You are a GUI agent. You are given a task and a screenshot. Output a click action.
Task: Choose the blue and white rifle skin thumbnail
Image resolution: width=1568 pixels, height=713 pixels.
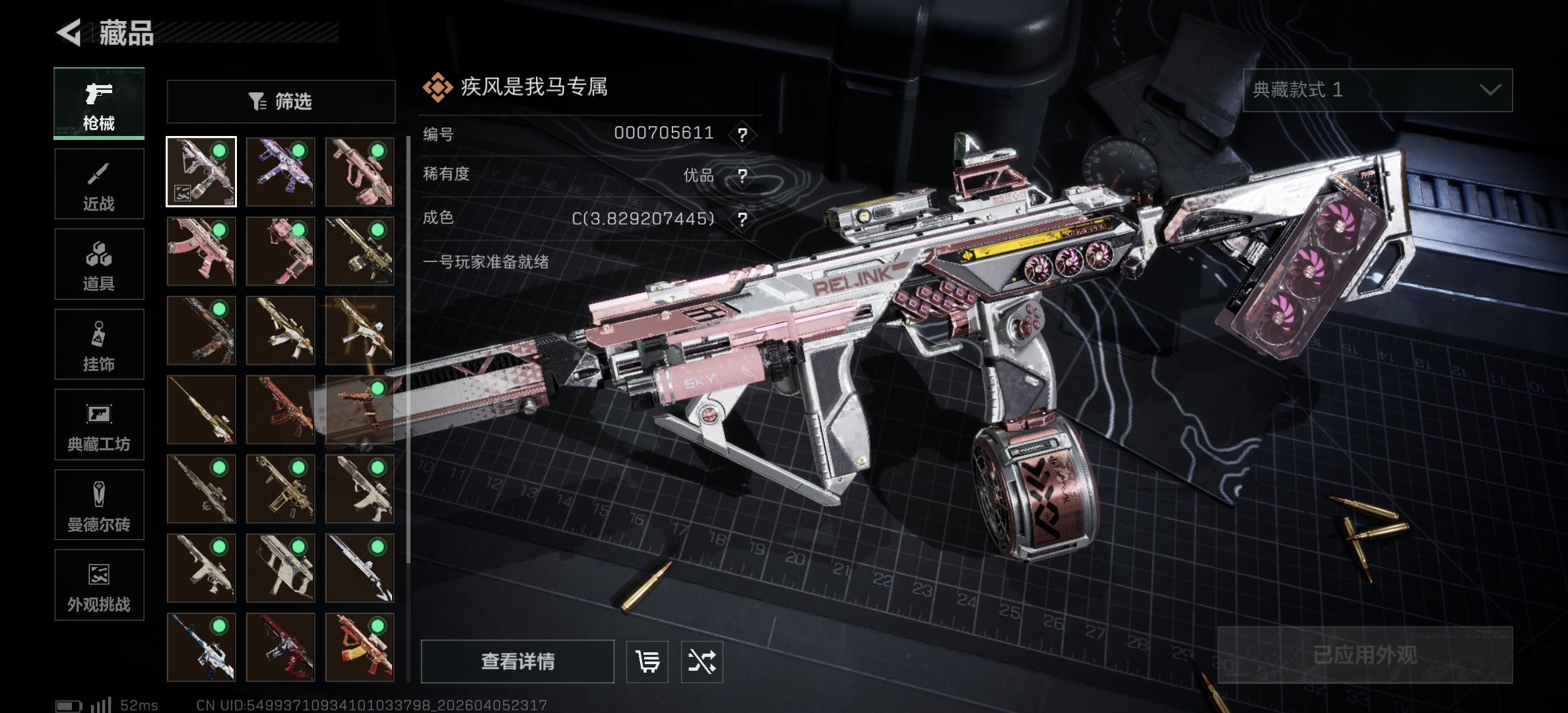[x=201, y=647]
